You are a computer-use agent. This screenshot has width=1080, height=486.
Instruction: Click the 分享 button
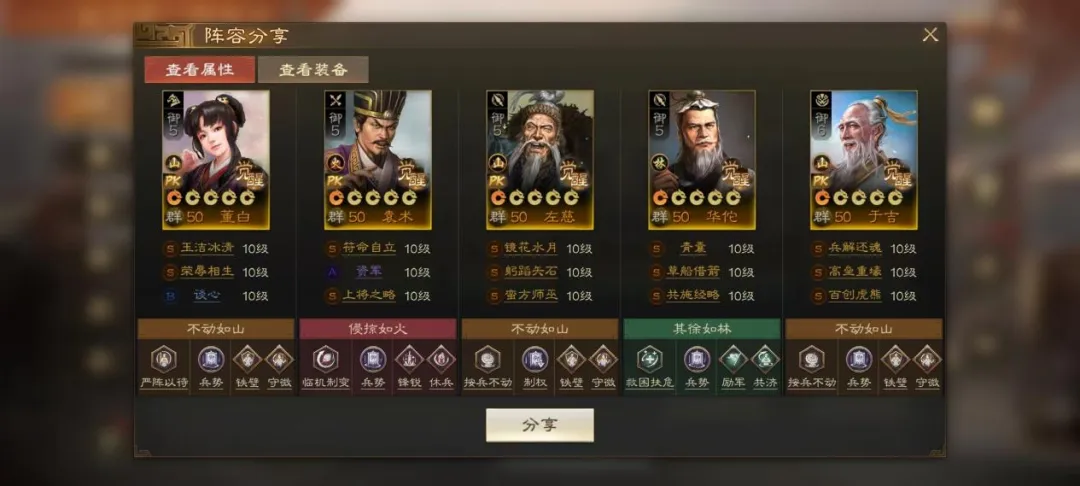click(x=539, y=425)
